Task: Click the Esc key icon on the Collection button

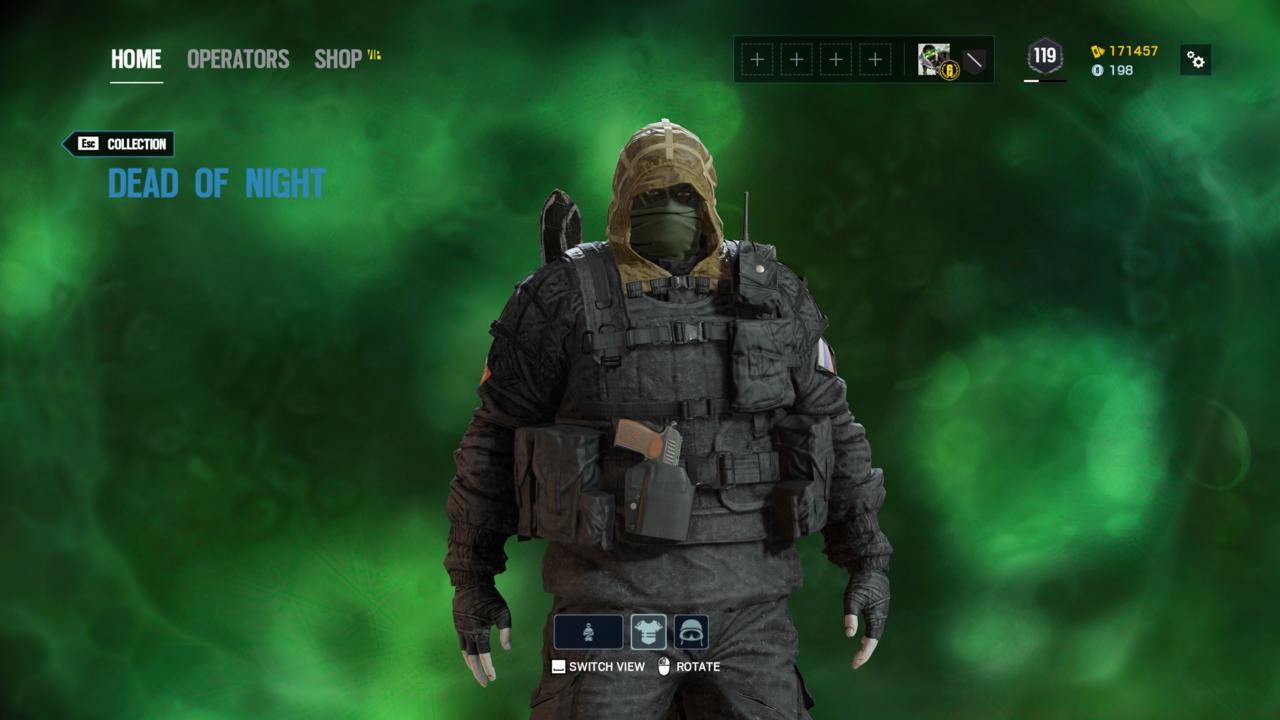Action: 86,144
